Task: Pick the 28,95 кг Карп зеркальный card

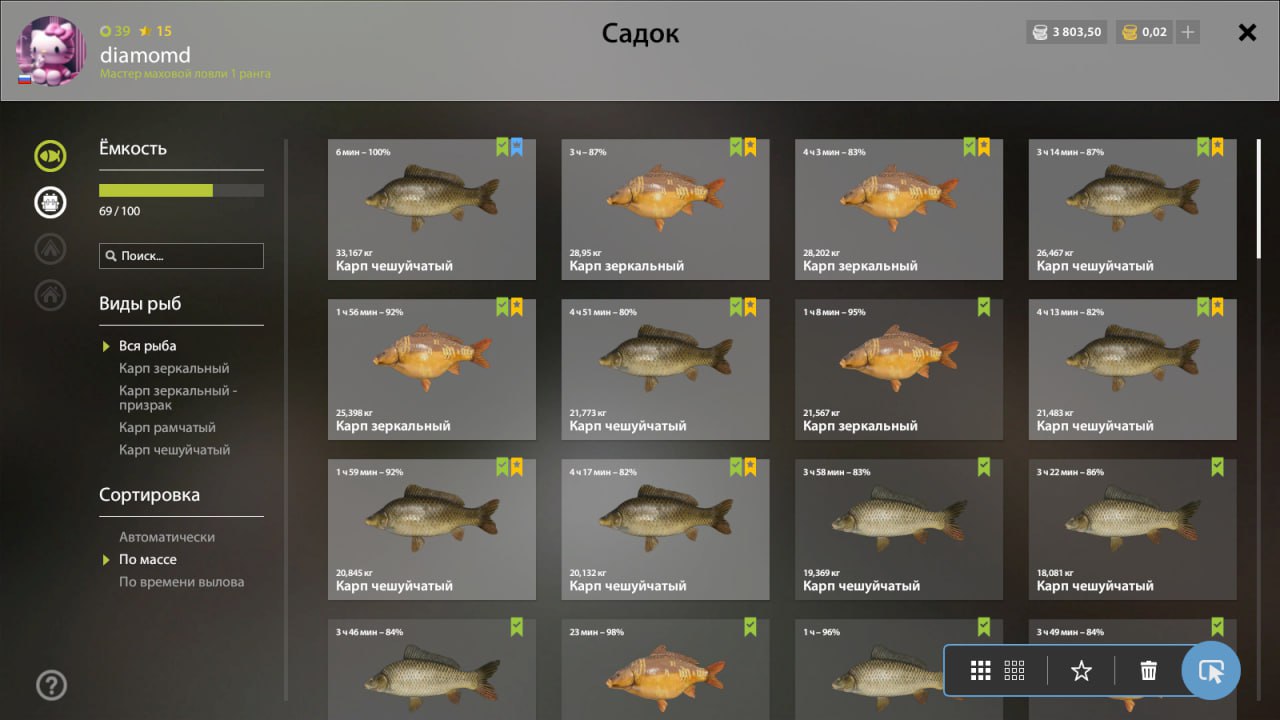Action: click(x=665, y=209)
